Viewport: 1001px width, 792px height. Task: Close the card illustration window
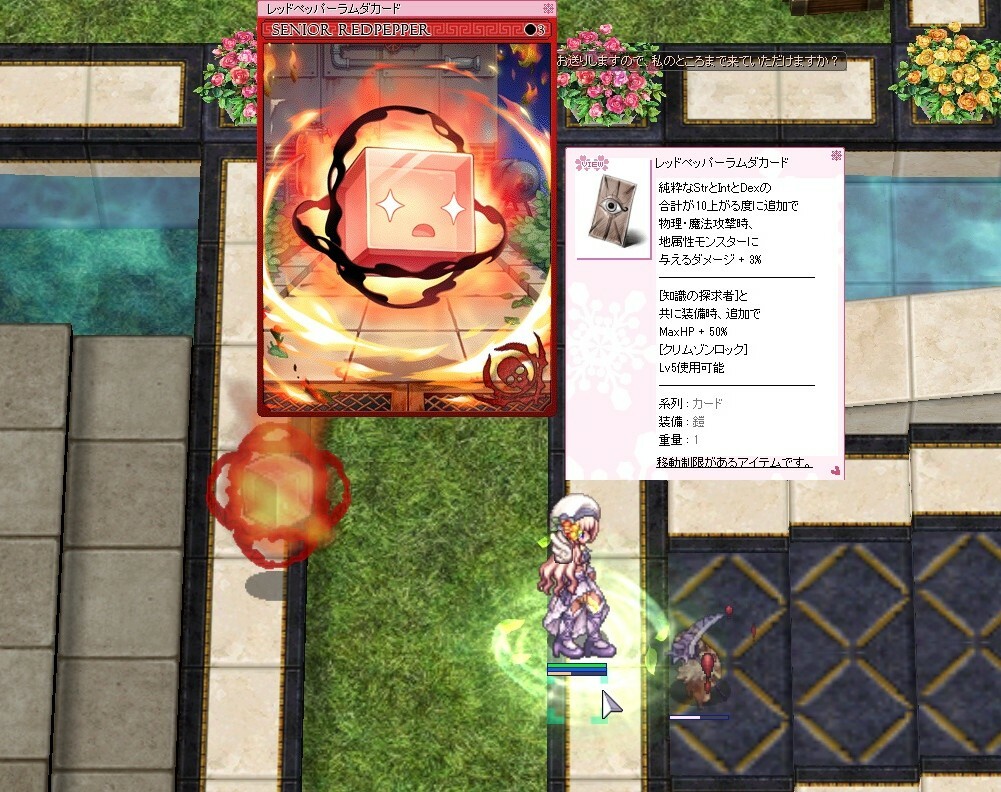click(548, 8)
